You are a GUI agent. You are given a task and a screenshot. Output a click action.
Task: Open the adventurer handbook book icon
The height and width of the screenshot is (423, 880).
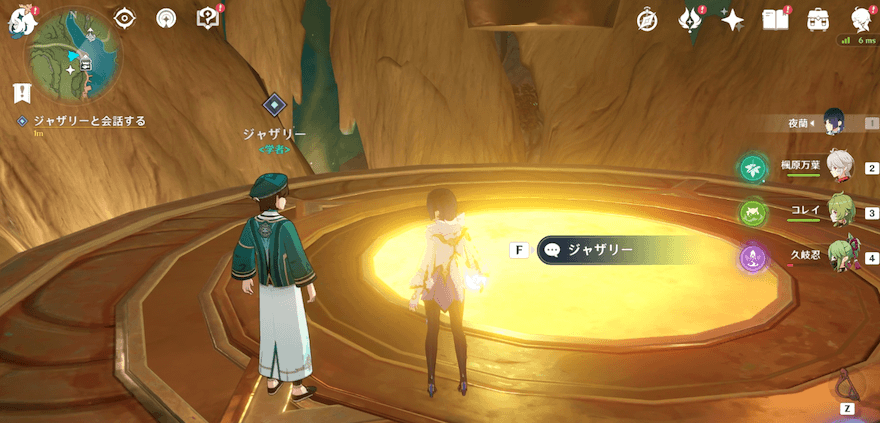coord(775,19)
